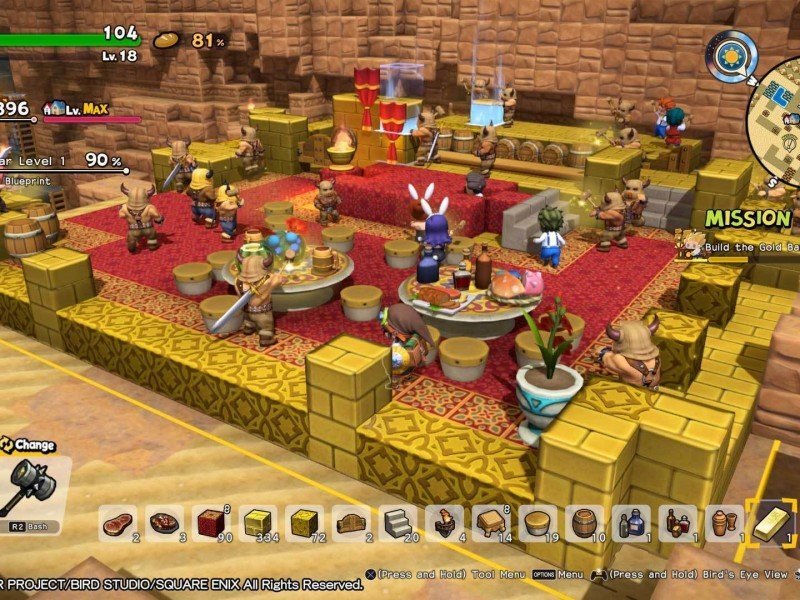Choose the red carpet block slot
Viewport: 800px width, 600px height.
click(x=211, y=523)
